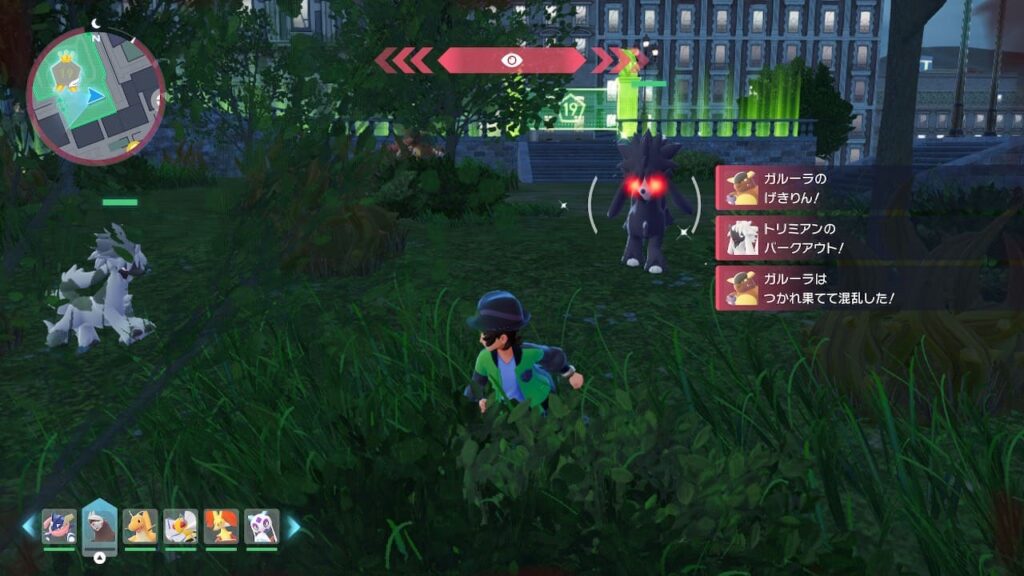Pick the yellow winged bug Pokémon slot
This screenshot has height=576, width=1024.
(181, 526)
